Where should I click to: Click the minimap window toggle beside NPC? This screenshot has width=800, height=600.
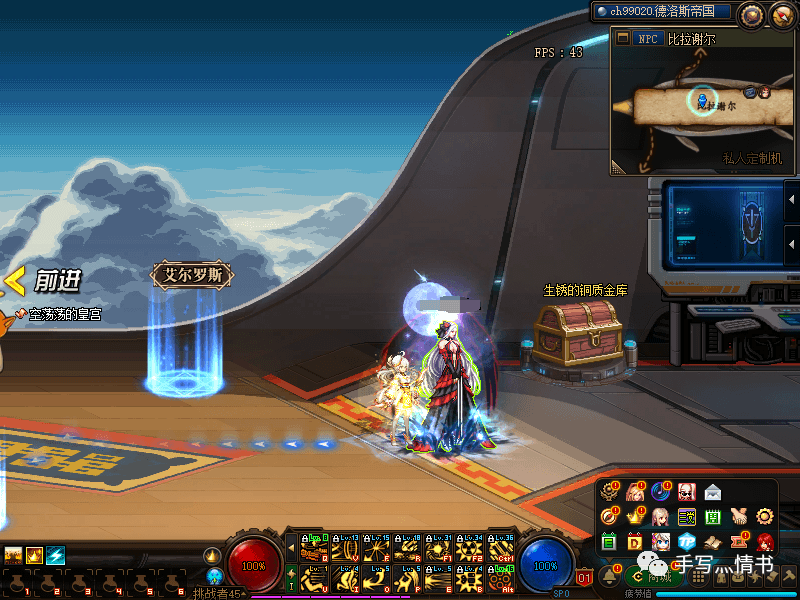pyautogui.click(x=621, y=39)
